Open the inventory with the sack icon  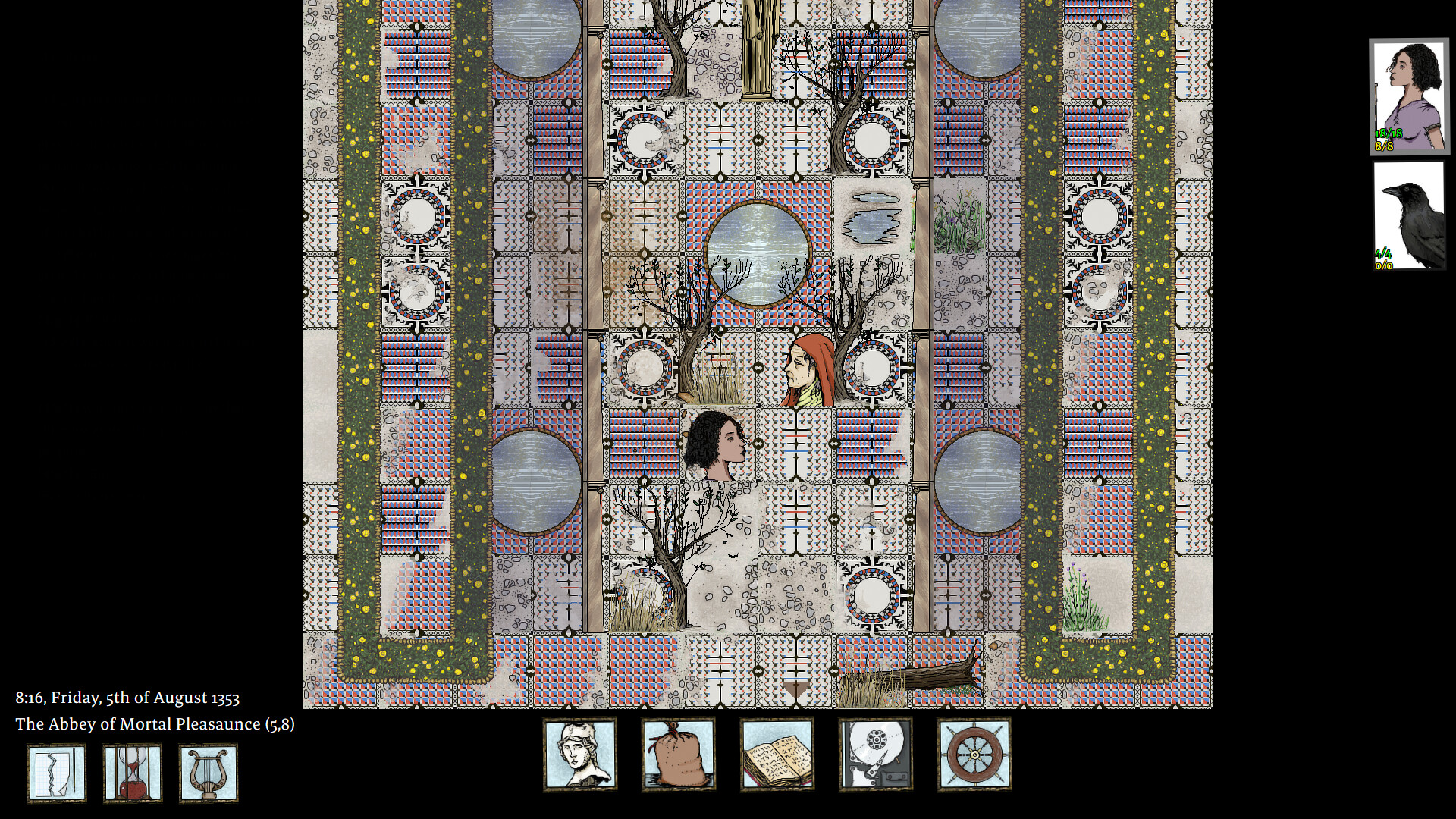(678, 753)
